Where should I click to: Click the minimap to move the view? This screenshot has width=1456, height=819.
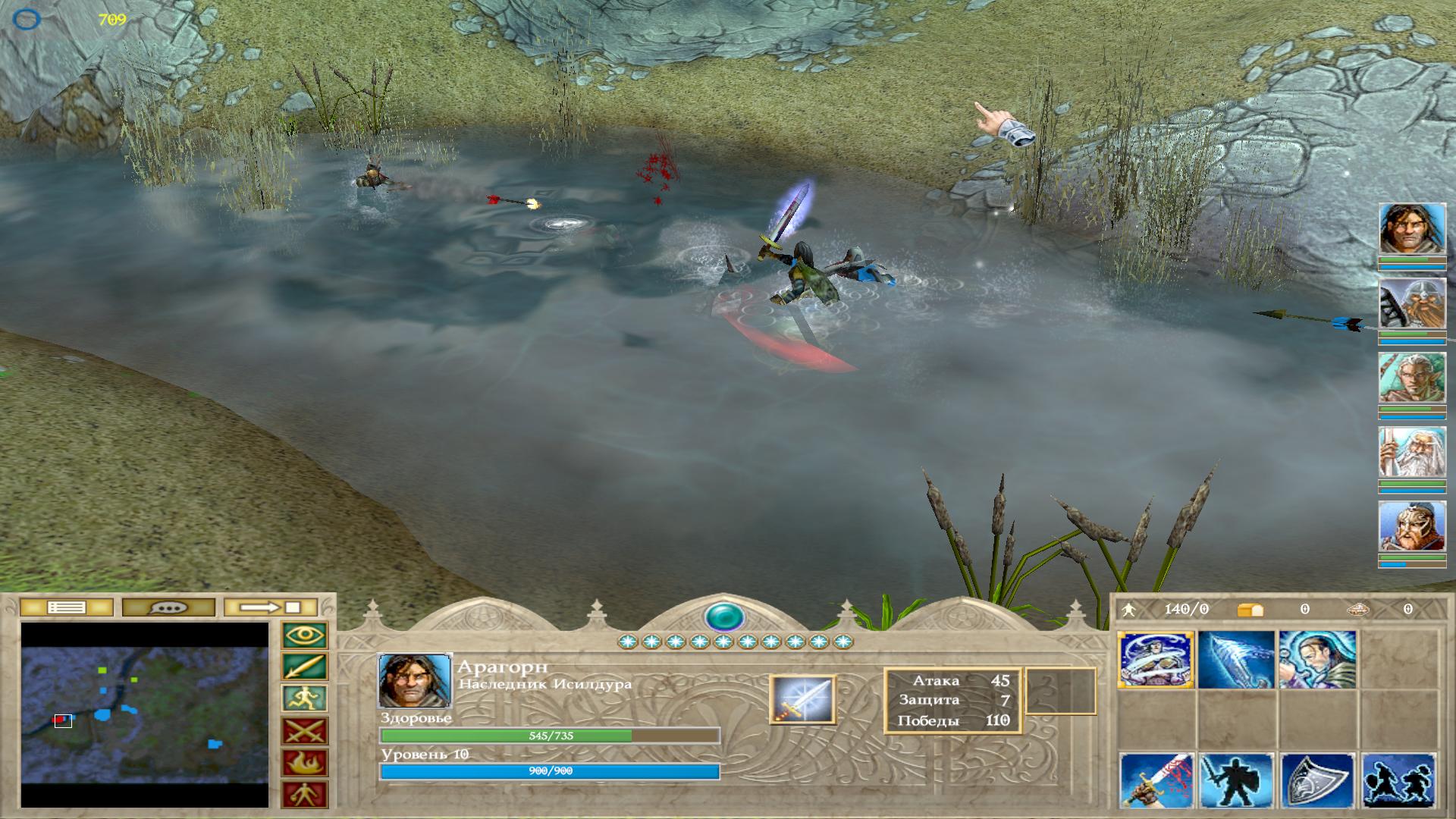(144, 714)
